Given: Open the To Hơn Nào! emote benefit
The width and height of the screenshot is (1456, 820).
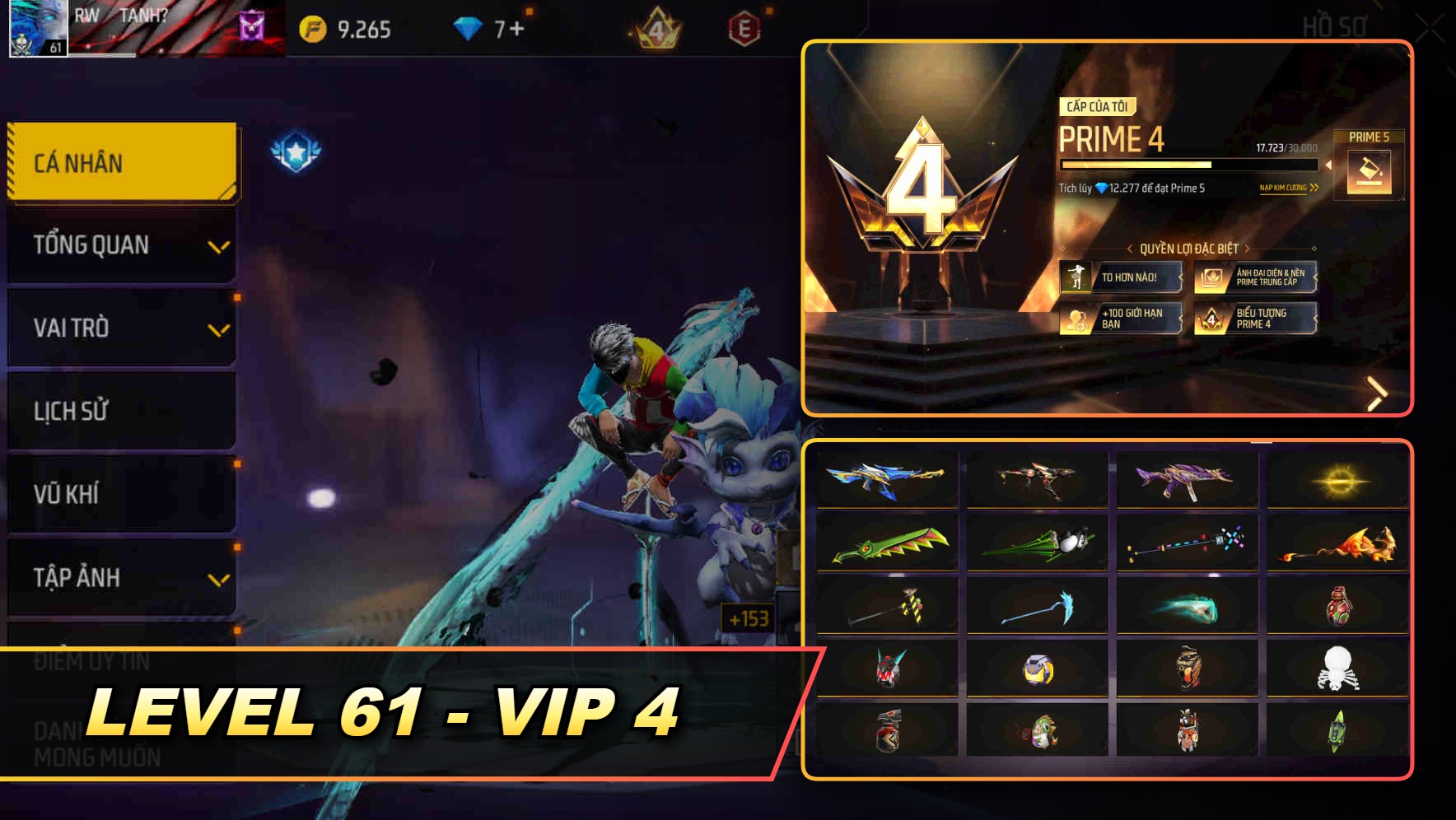Looking at the screenshot, I should click(x=1120, y=277).
